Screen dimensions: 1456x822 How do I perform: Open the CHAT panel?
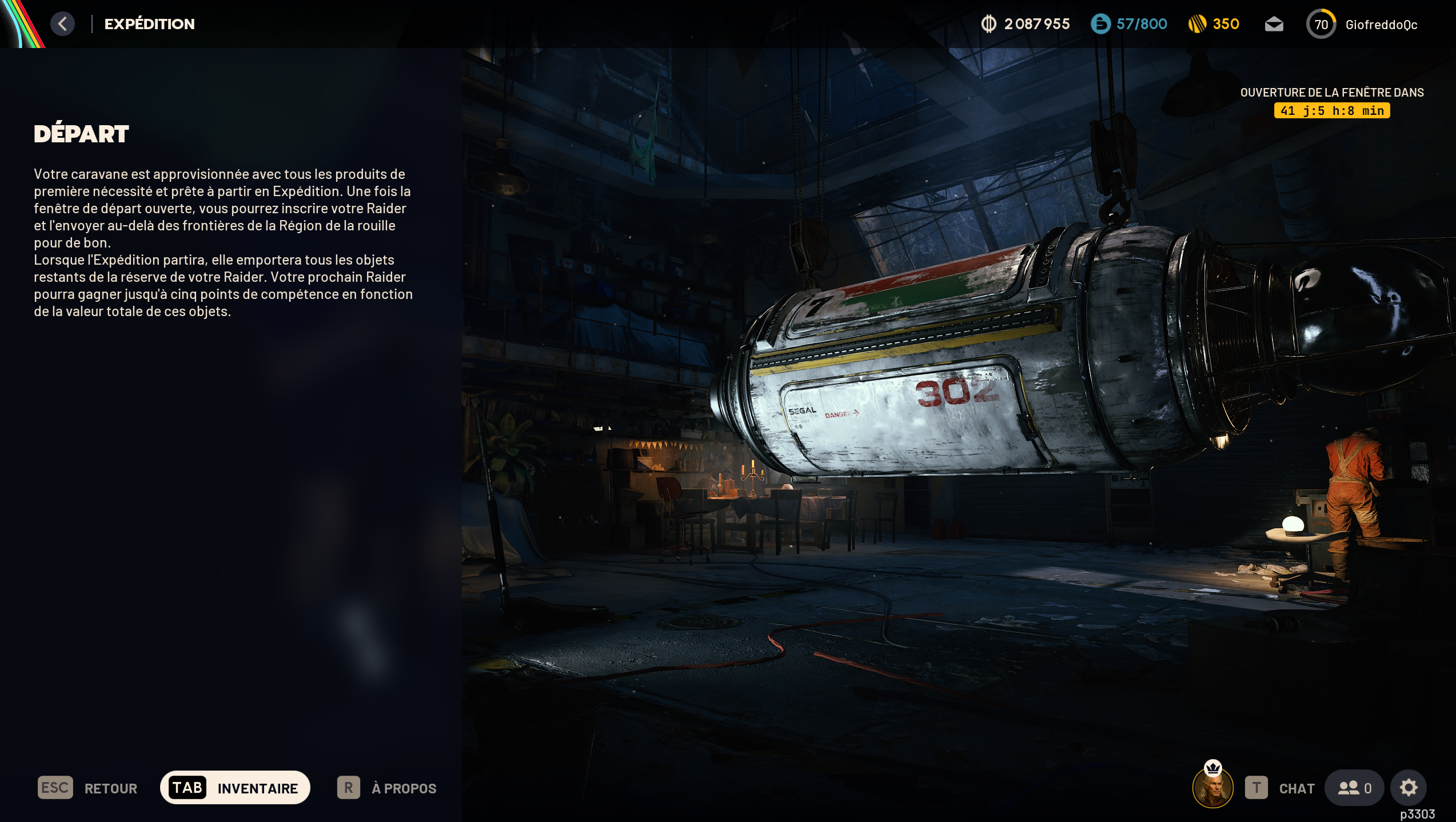(1281, 788)
